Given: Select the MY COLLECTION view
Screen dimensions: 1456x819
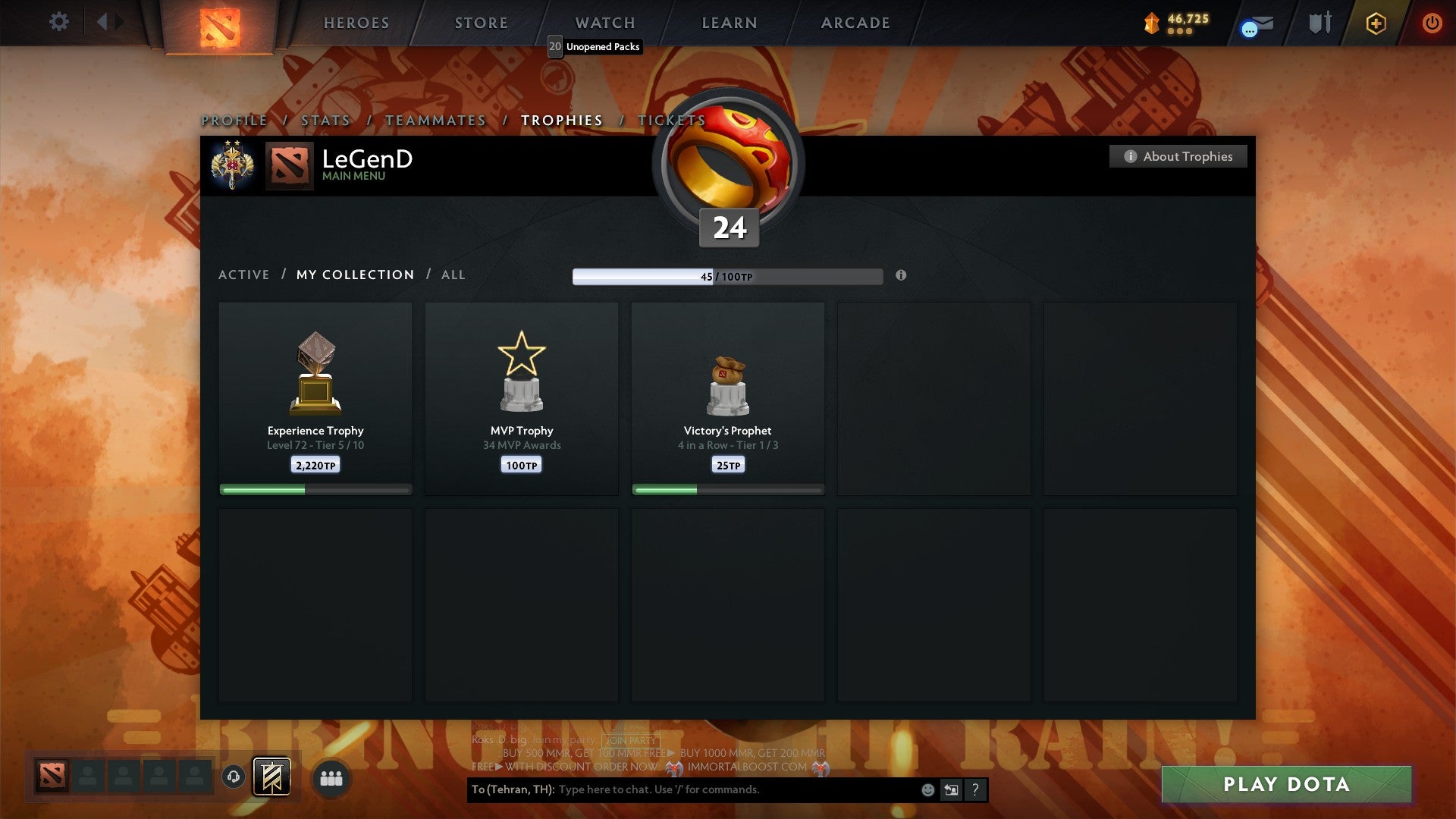Looking at the screenshot, I should (x=355, y=275).
